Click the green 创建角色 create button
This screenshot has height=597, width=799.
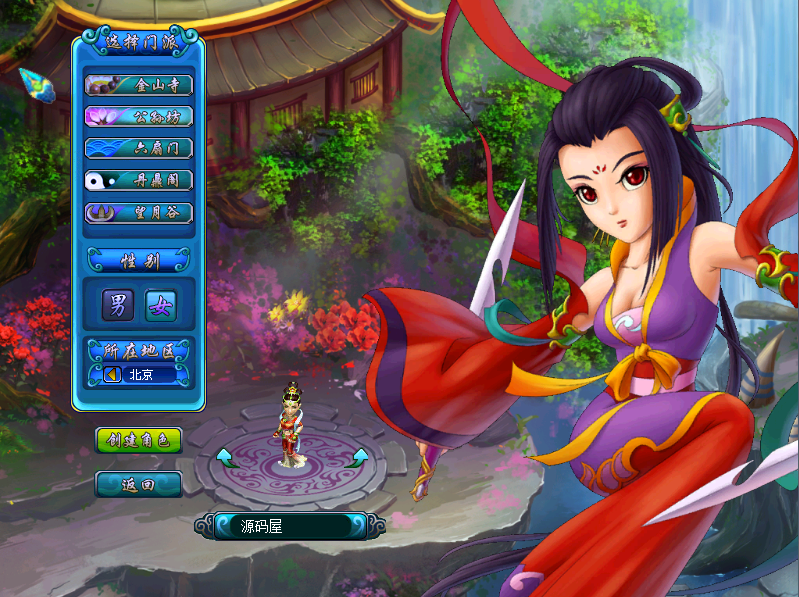tap(139, 440)
